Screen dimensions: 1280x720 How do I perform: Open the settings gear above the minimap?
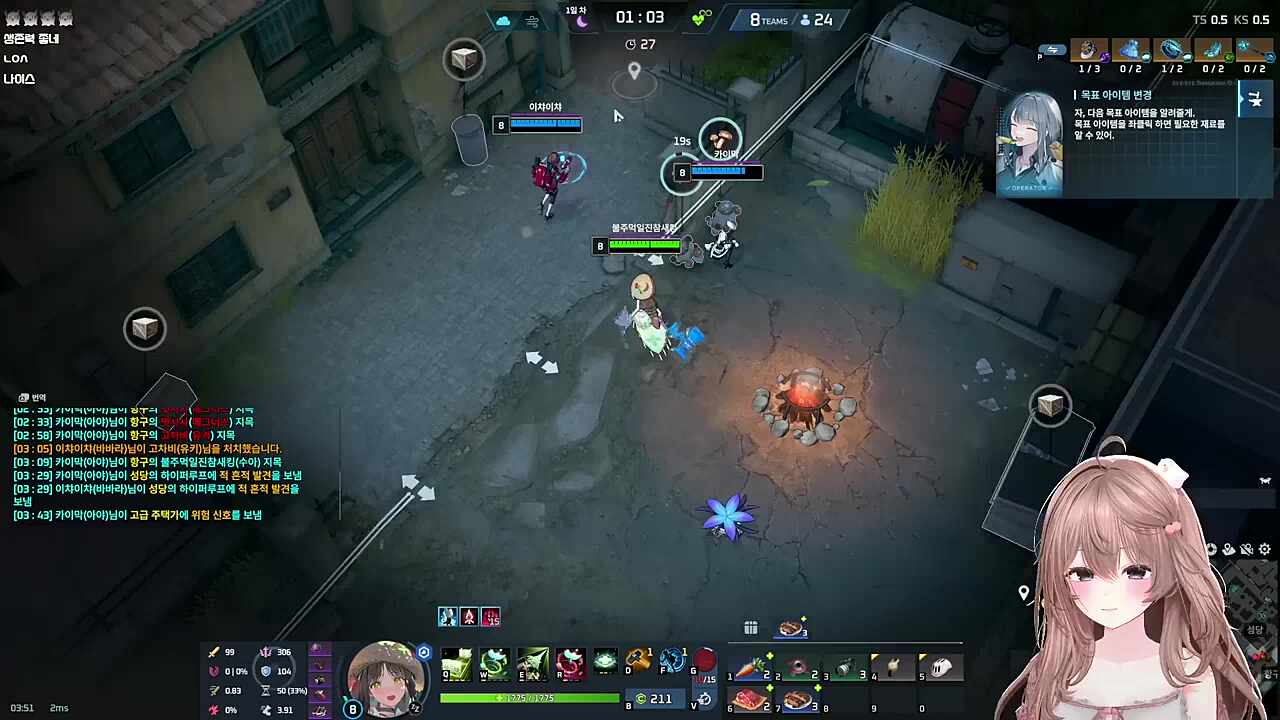pyautogui.click(x=1264, y=549)
